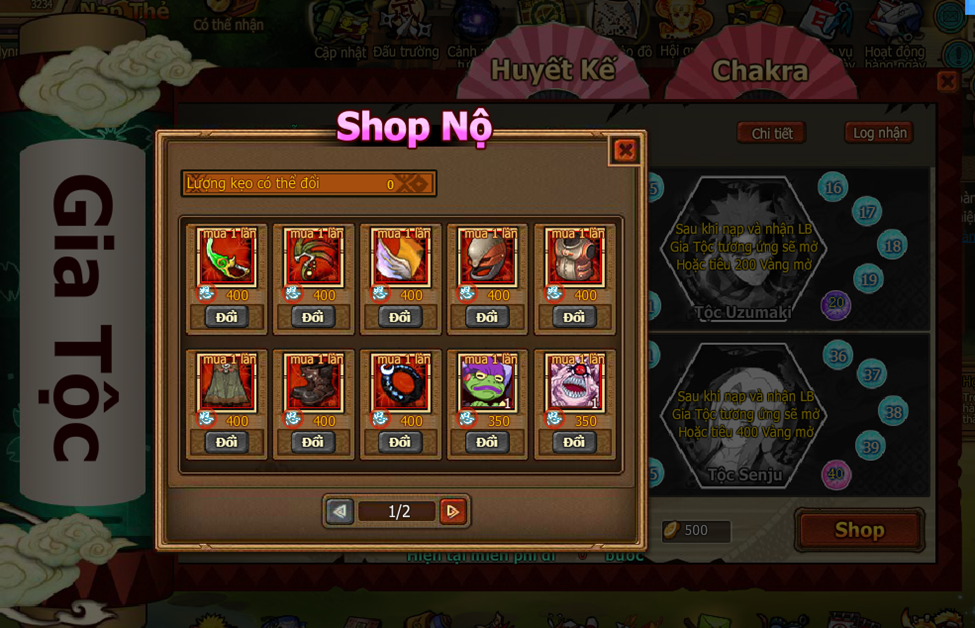Open the Chi tiết details button

(x=771, y=133)
